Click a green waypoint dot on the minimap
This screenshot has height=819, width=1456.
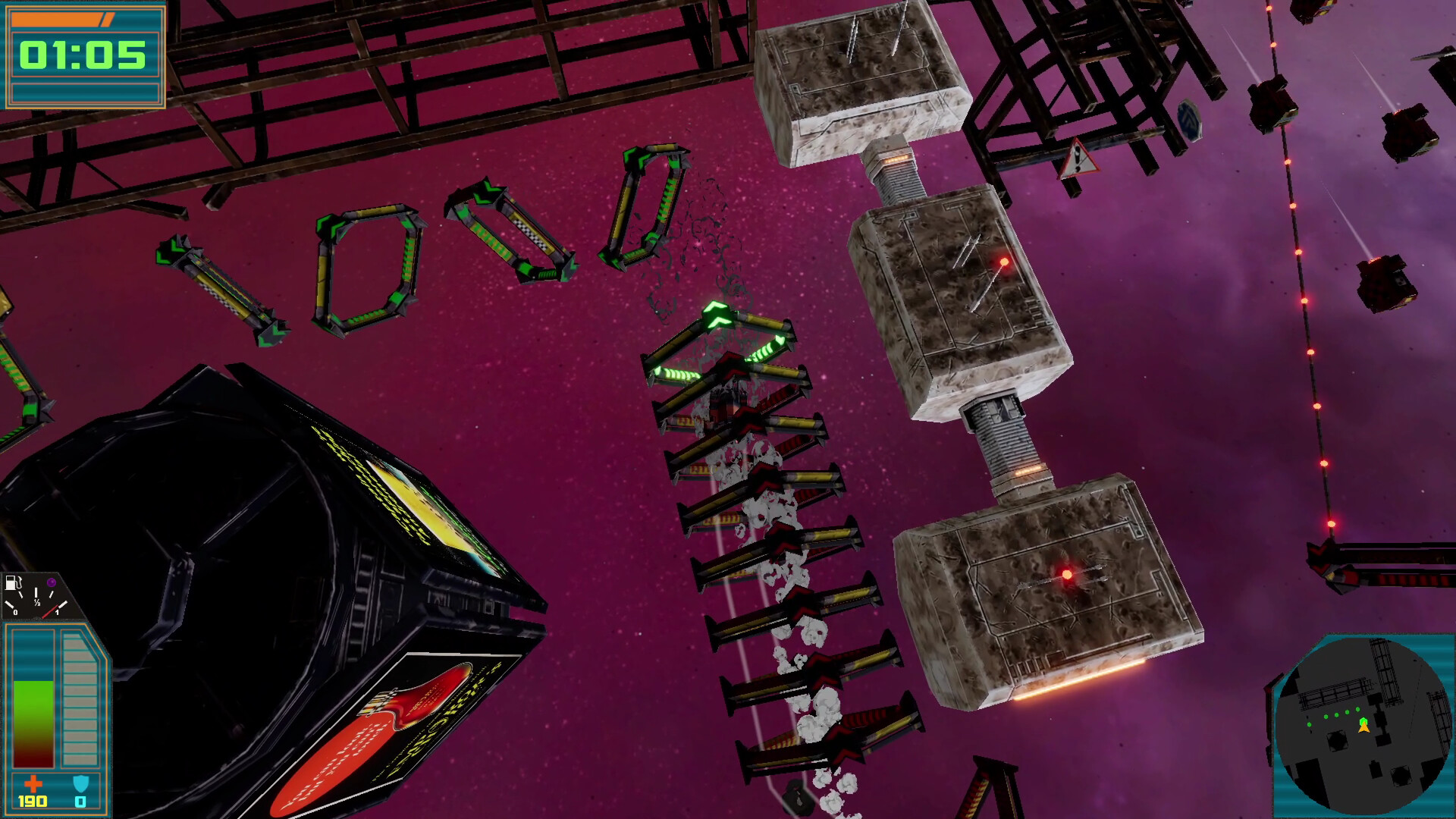tap(1336, 714)
